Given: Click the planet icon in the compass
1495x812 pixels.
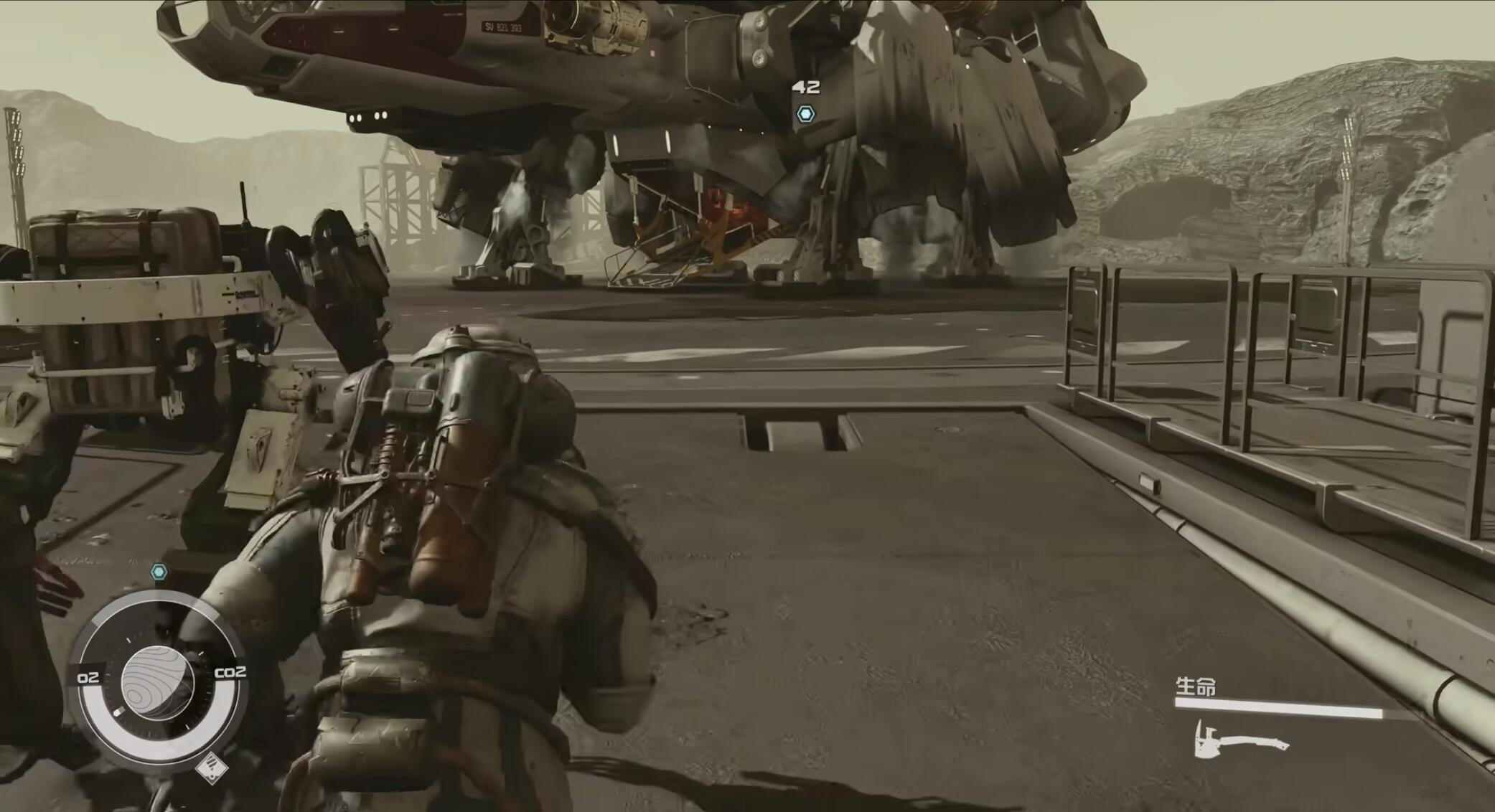Looking at the screenshot, I should click(157, 681).
